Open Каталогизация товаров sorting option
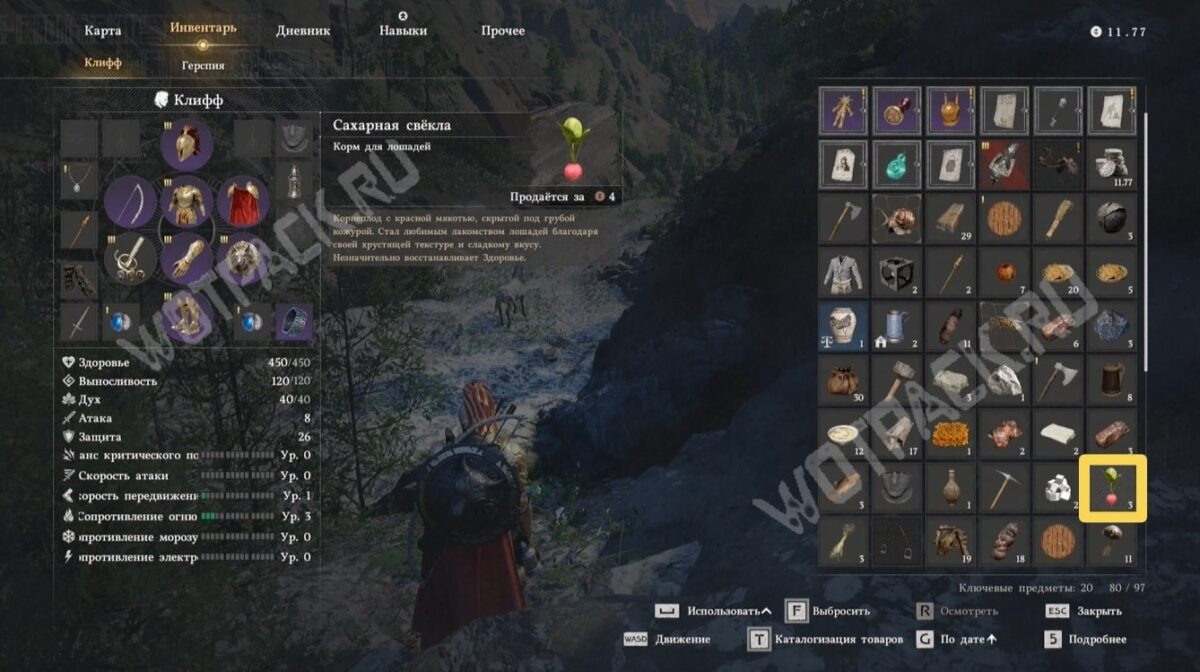 click(x=825, y=639)
